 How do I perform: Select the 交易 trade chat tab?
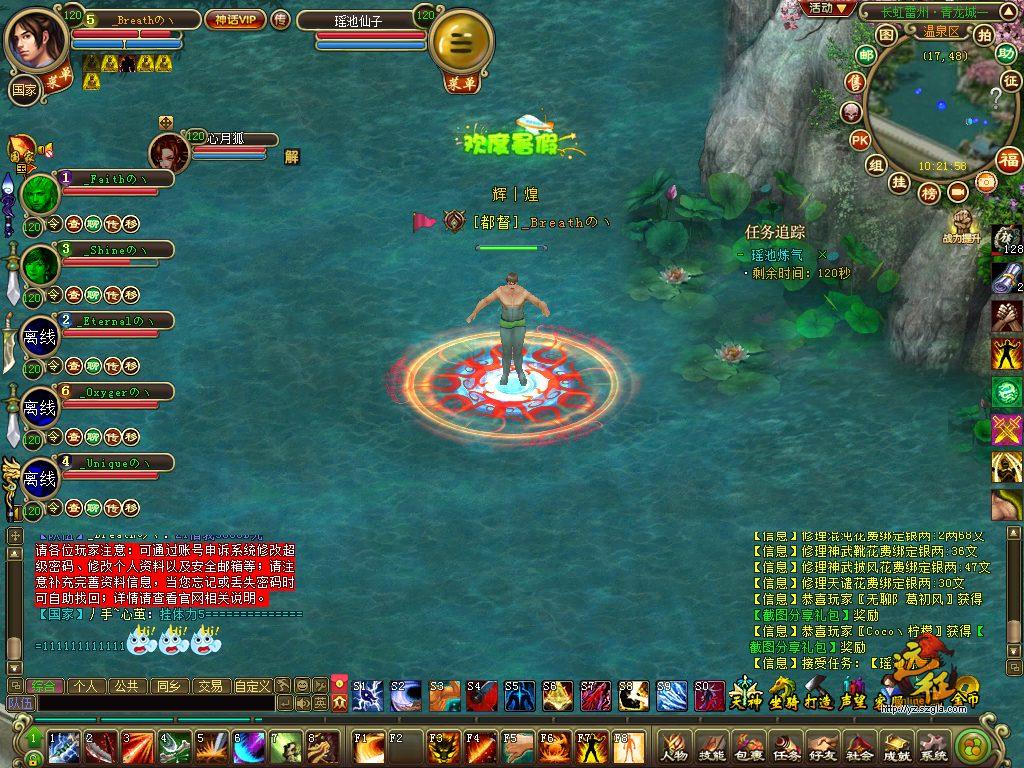coord(209,686)
